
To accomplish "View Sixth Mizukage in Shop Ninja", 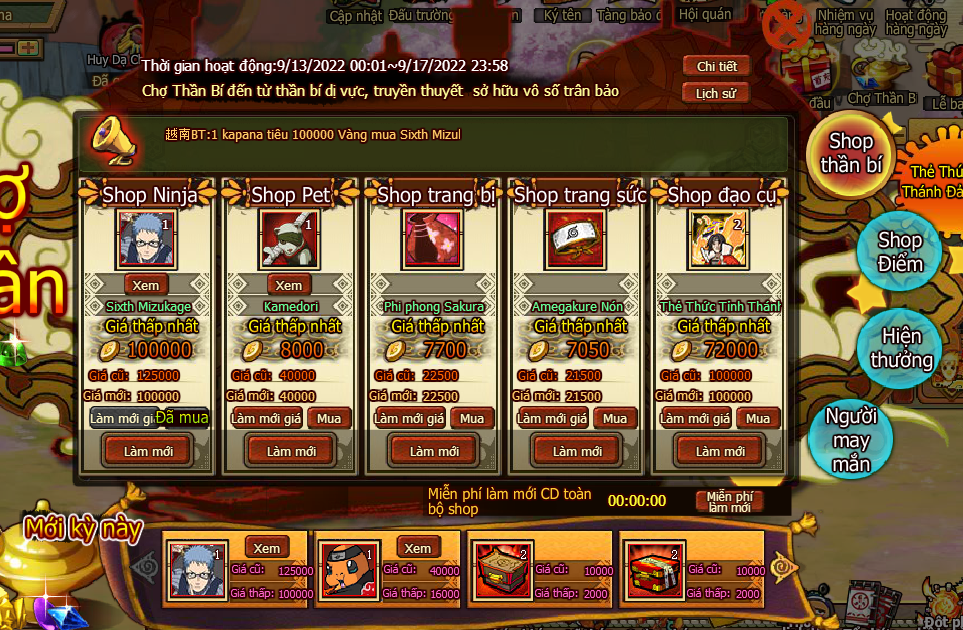I will click(x=146, y=285).
